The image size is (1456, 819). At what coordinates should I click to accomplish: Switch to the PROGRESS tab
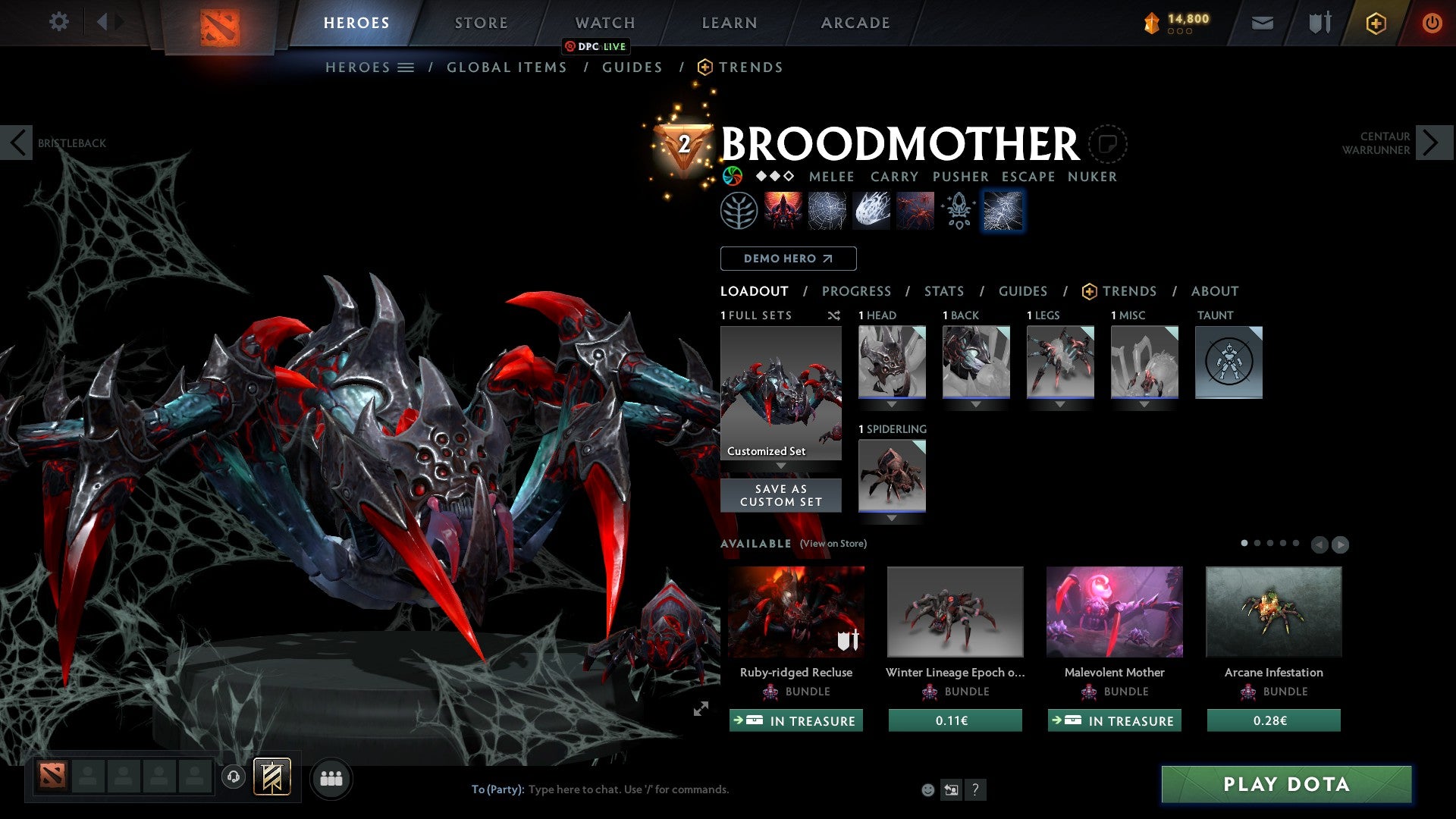click(x=857, y=291)
